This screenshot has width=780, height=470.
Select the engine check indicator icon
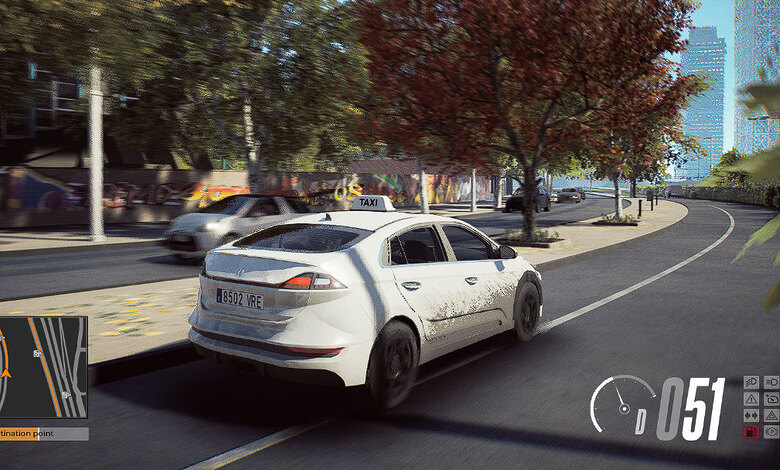click(771, 399)
